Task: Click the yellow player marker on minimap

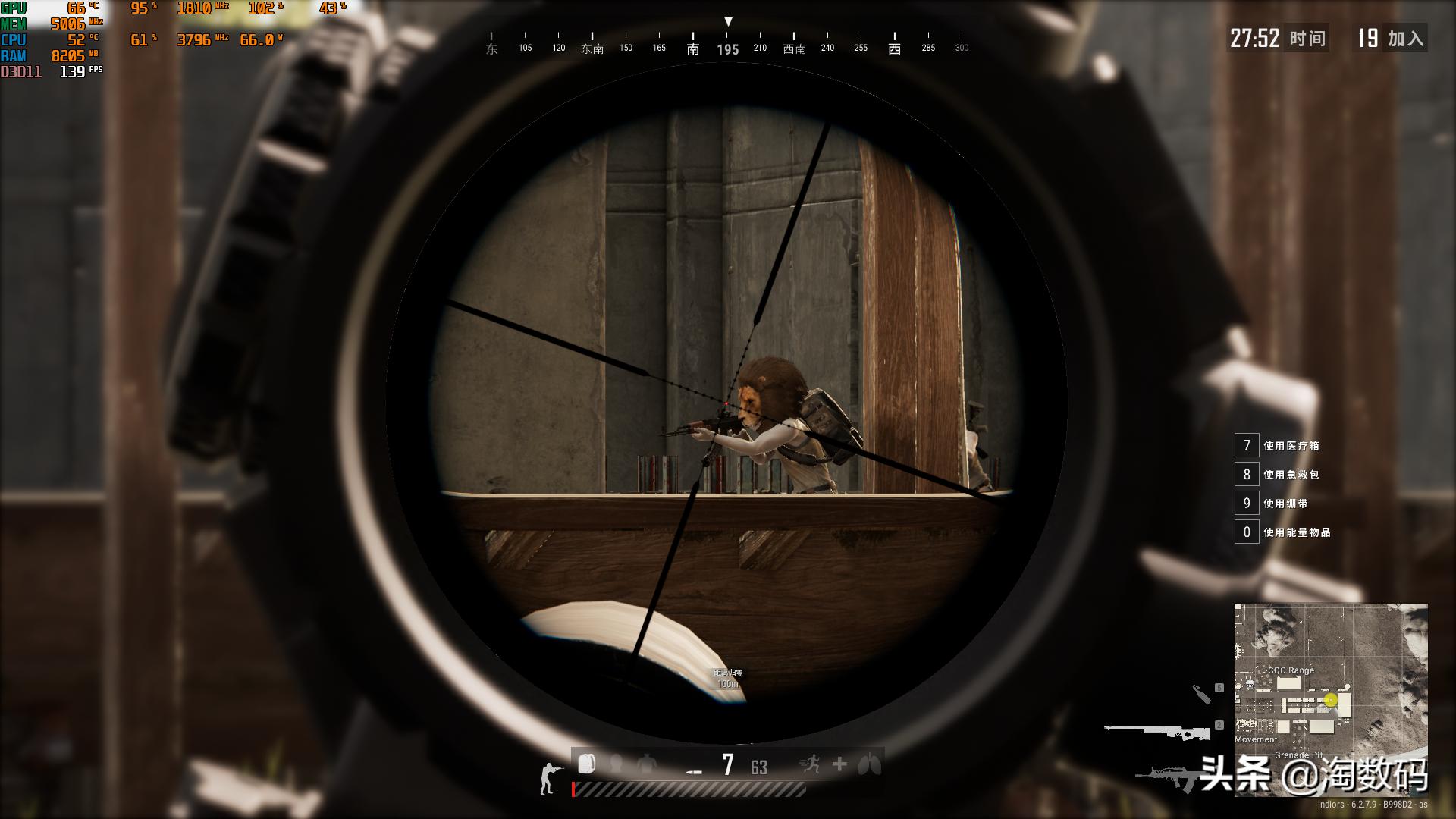Action: point(1330,701)
